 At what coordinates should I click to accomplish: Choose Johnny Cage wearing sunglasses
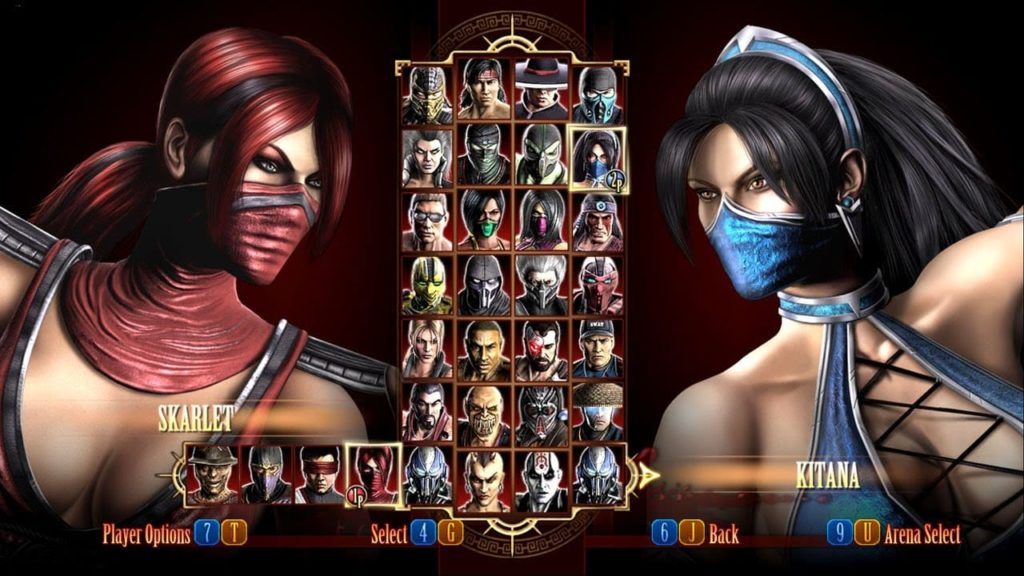(x=427, y=221)
